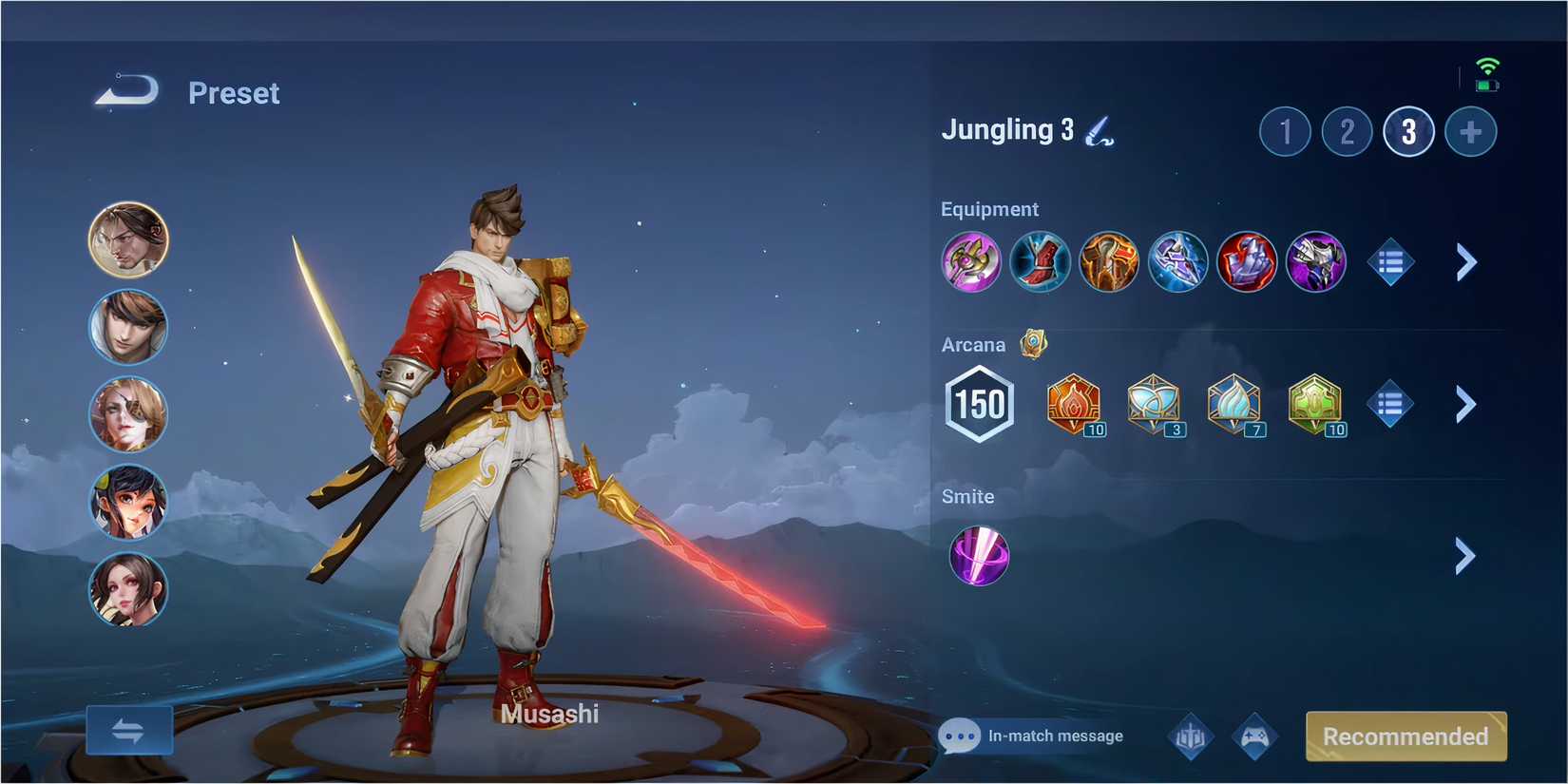Select the first purple equipment item
This screenshot has height=784, width=1568.
coord(971,262)
